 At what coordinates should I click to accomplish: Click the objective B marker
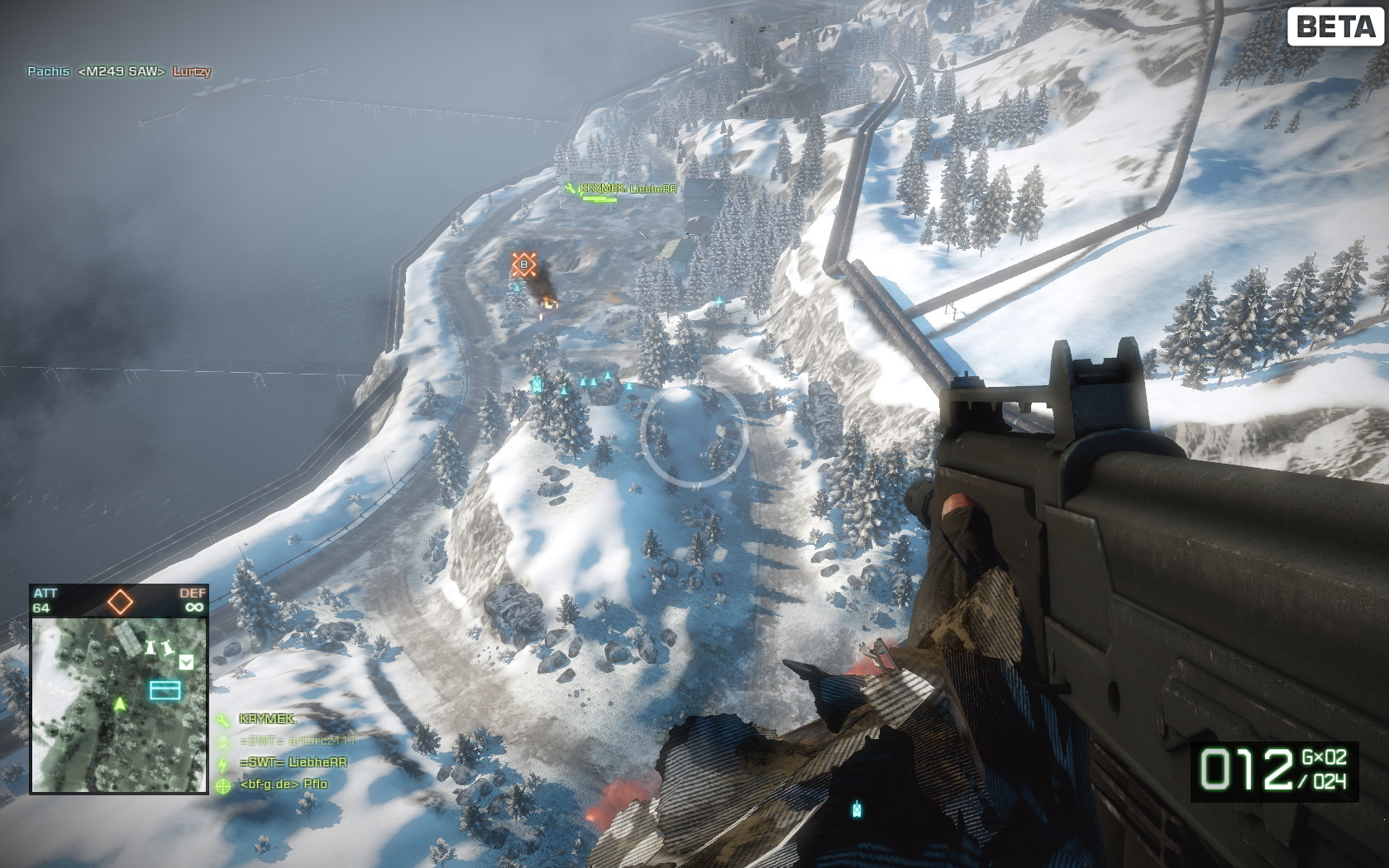point(523,265)
